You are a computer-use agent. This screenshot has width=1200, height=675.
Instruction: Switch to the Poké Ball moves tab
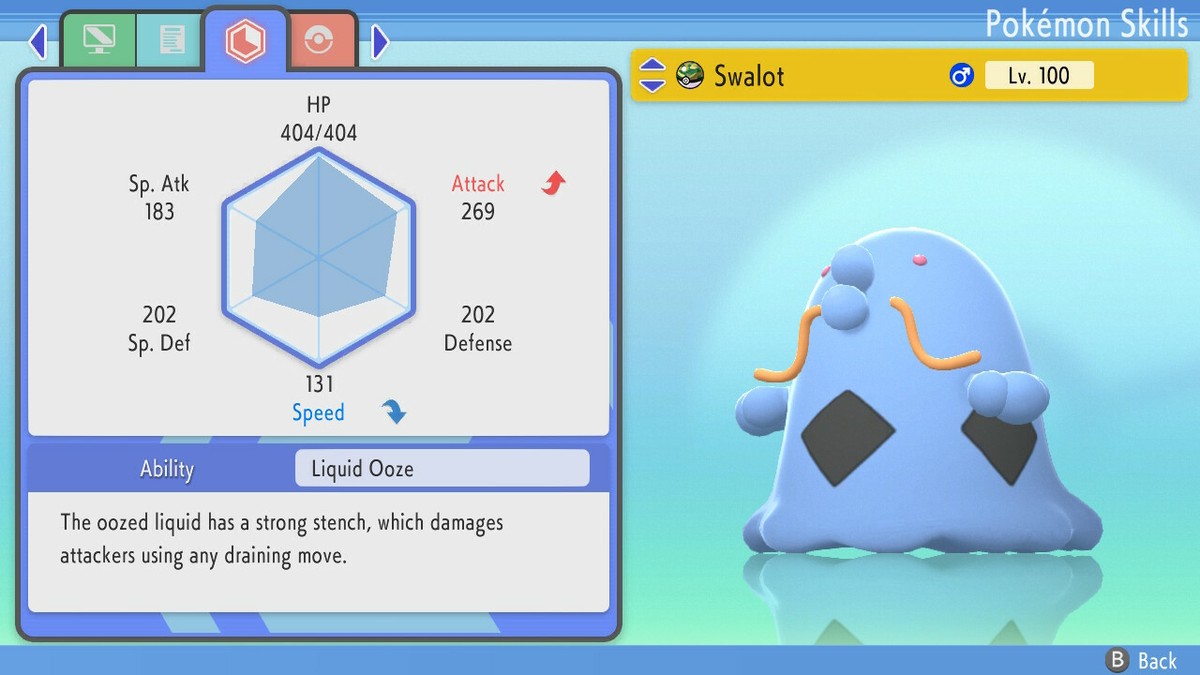323,40
